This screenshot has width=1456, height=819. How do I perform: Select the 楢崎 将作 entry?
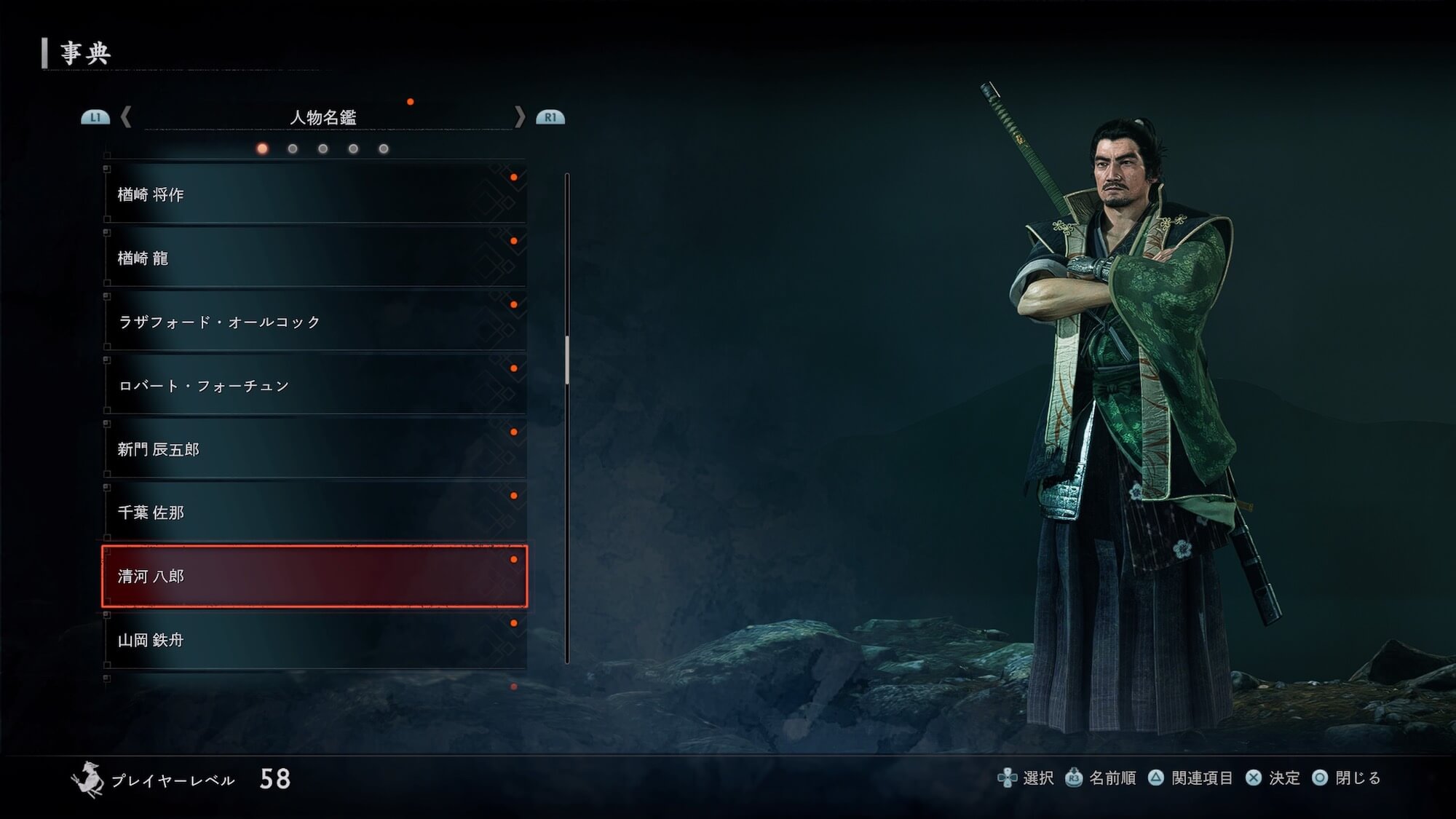314,194
